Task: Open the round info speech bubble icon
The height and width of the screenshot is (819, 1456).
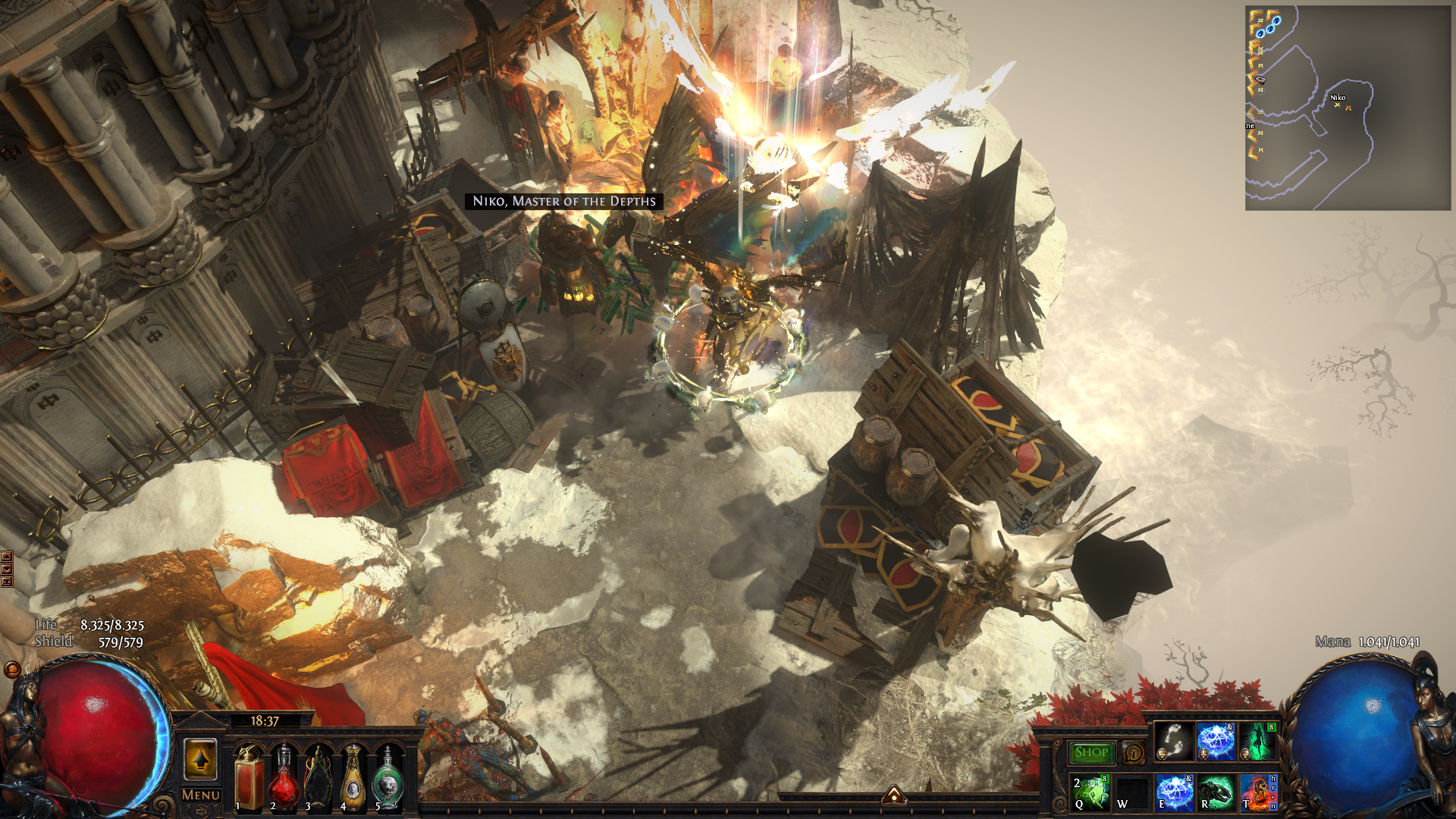Action: tap(1133, 753)
